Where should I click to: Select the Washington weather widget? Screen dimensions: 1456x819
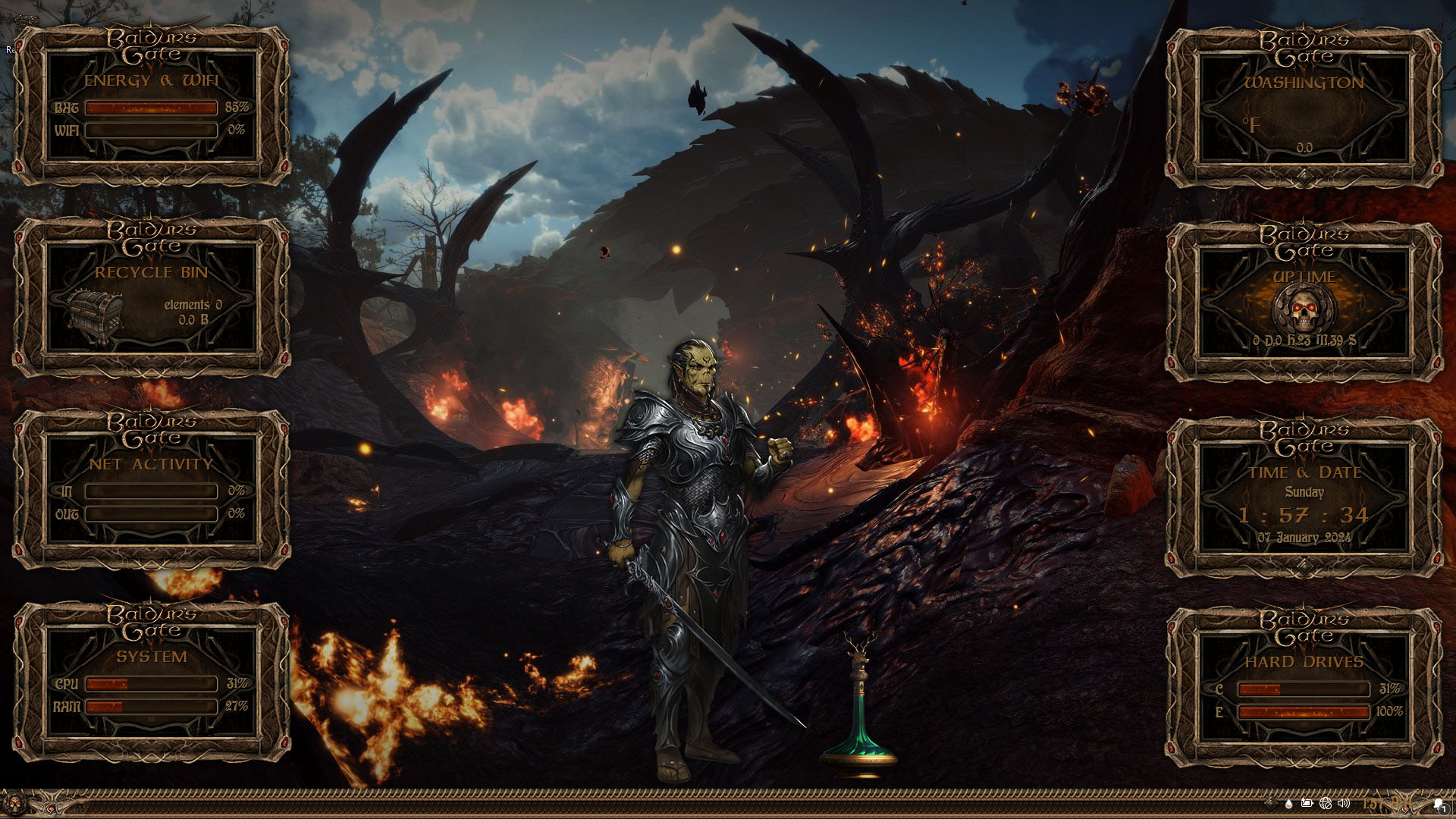[x=1304, y=108]
